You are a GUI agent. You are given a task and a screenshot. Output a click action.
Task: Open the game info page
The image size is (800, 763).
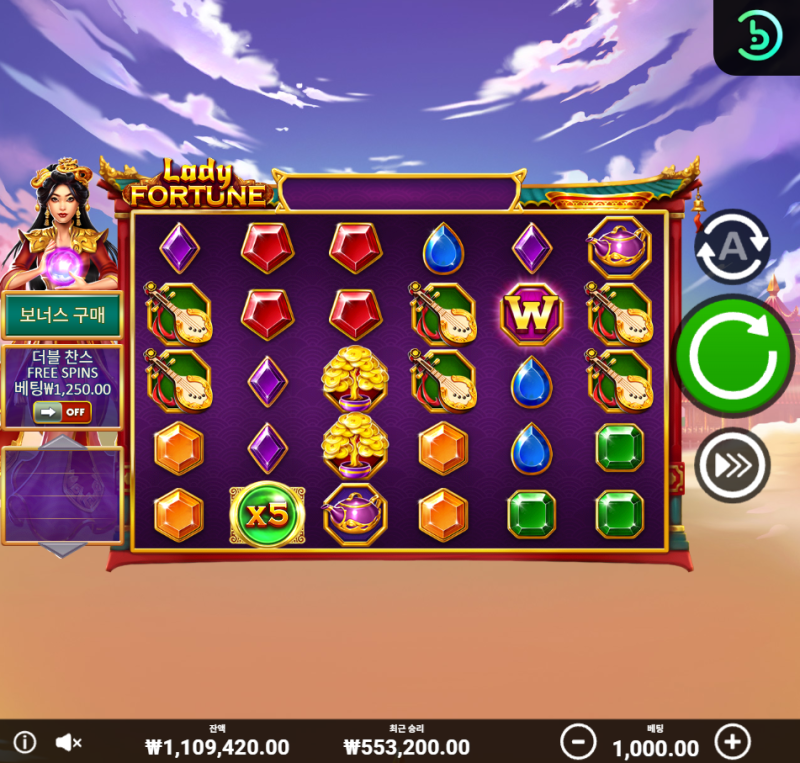(x=24, y=742)
